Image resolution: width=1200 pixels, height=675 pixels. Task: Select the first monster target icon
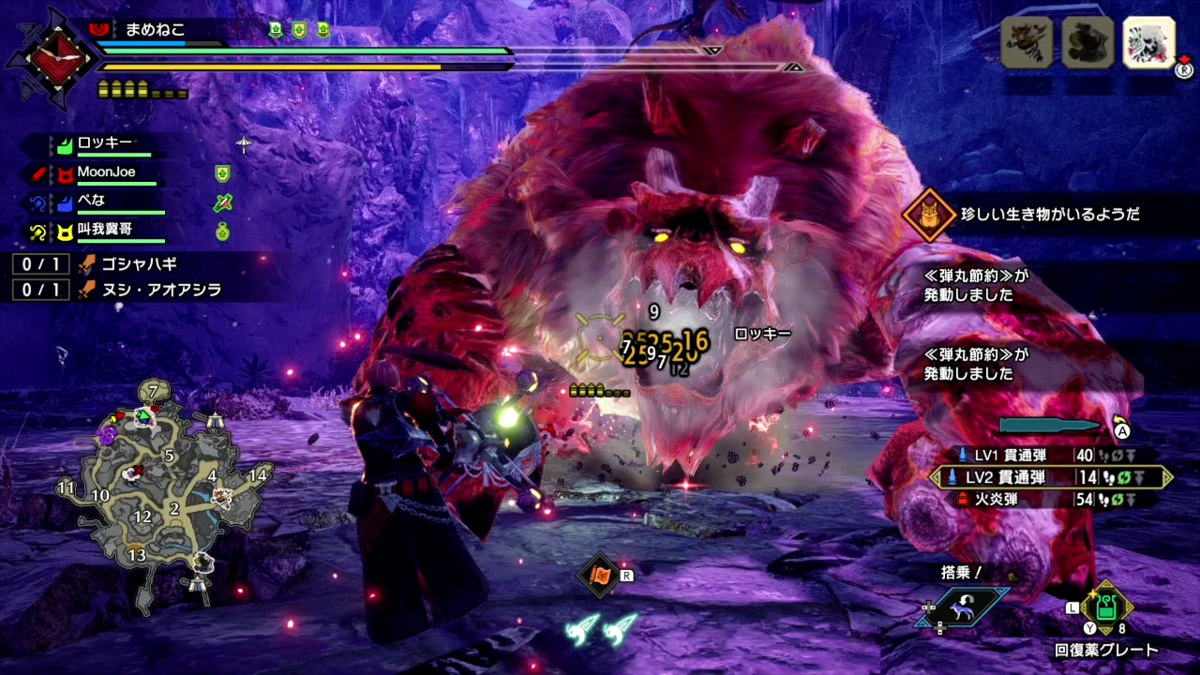1027,42
